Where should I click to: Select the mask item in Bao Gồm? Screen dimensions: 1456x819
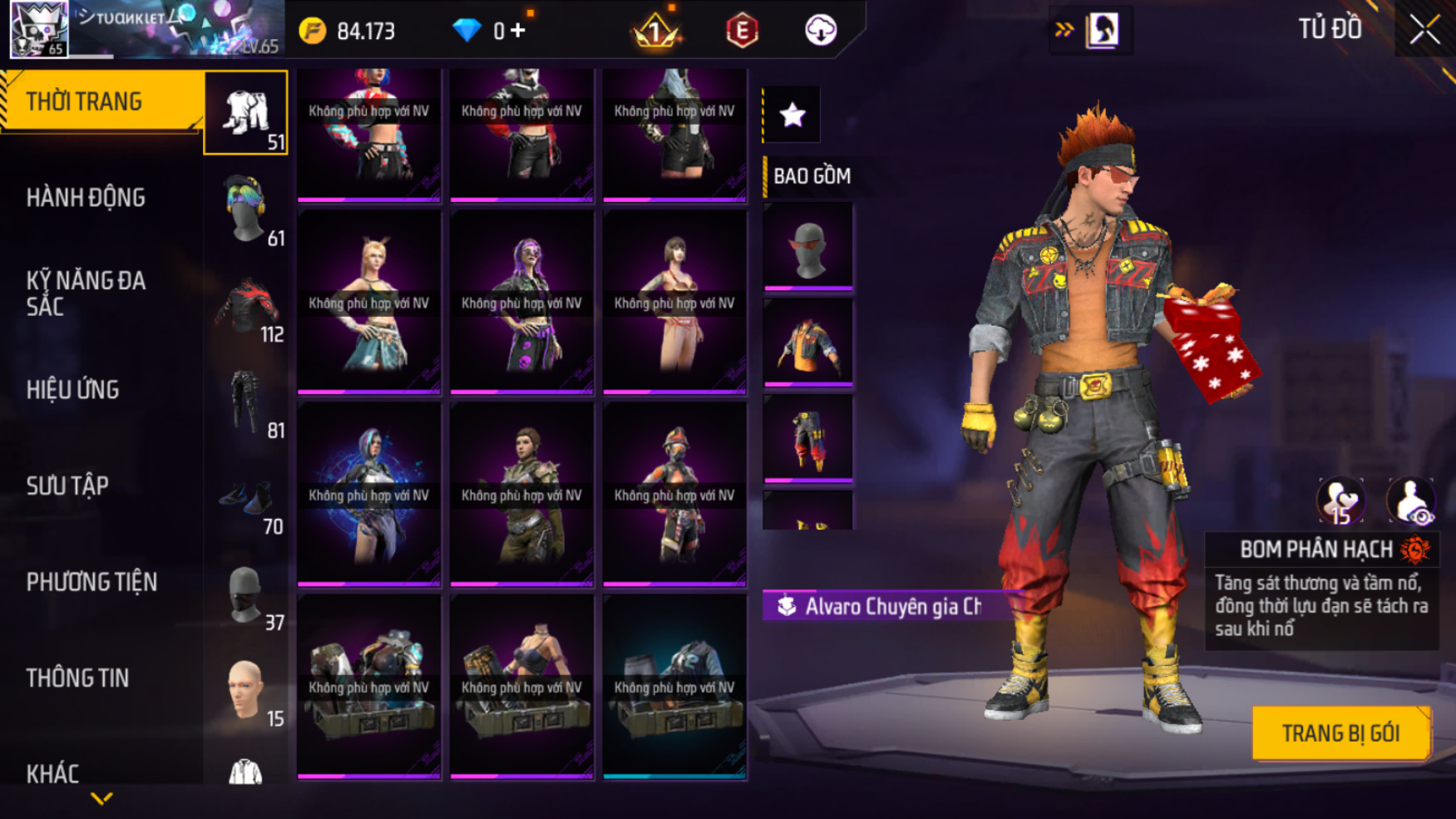[x=808, y=247]
